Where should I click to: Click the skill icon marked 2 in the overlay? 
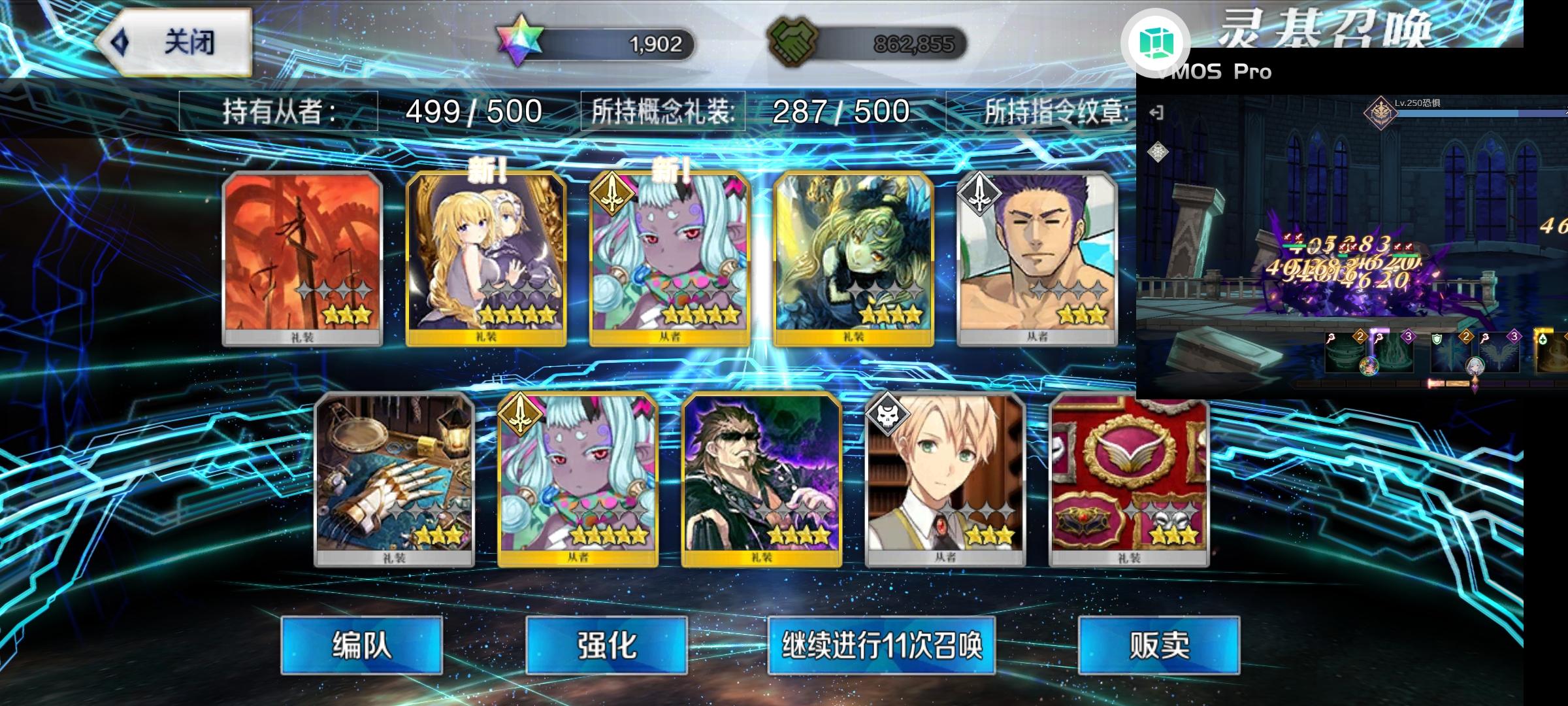pos(1359,337)
